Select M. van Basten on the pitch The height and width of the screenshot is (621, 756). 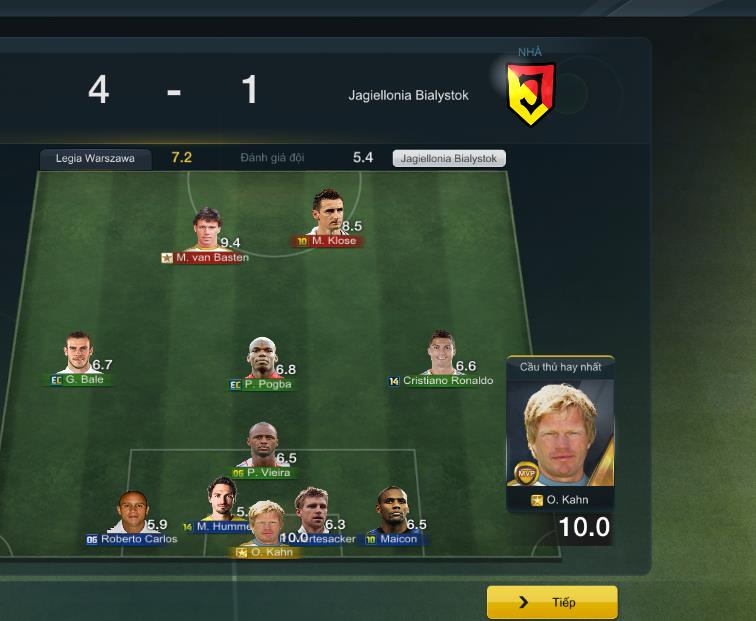pos(206,231)
